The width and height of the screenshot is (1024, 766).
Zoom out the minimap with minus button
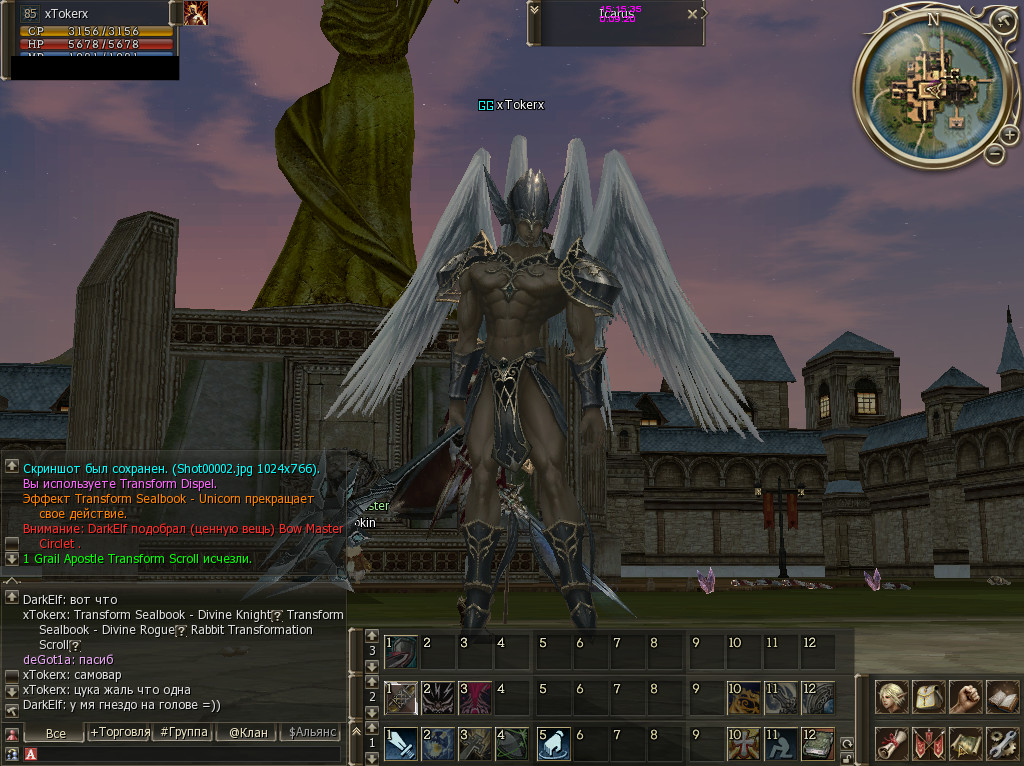point(994,154)
